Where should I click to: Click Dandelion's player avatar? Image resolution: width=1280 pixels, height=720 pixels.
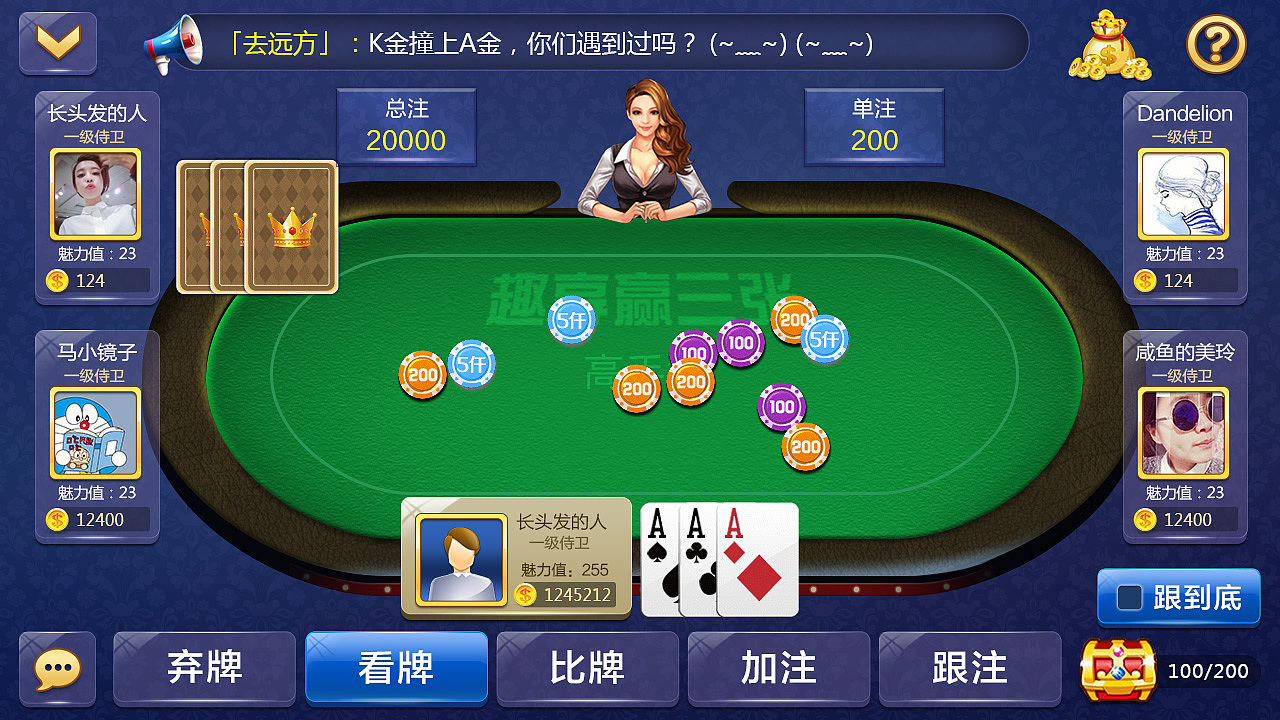pos(1184,195)
